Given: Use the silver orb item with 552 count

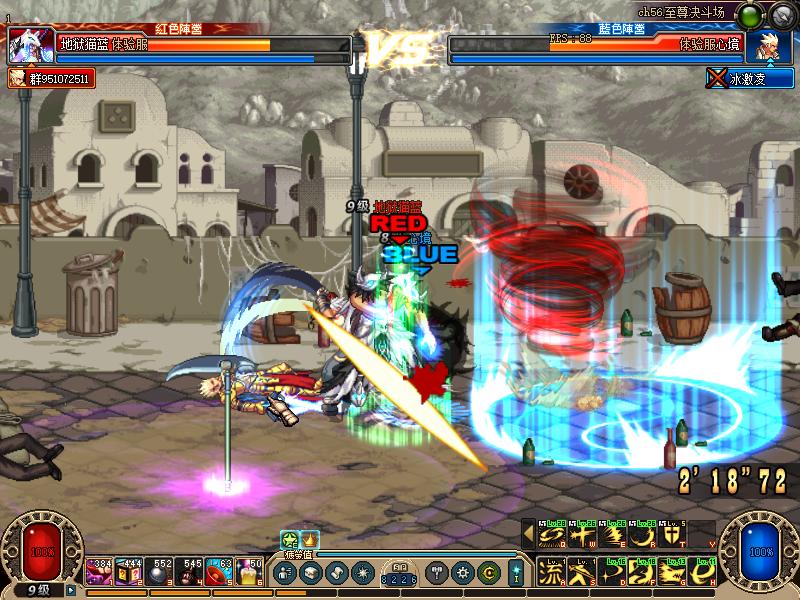Looking at the screenshot, I should pyautogui.click(x=159, y=572).
